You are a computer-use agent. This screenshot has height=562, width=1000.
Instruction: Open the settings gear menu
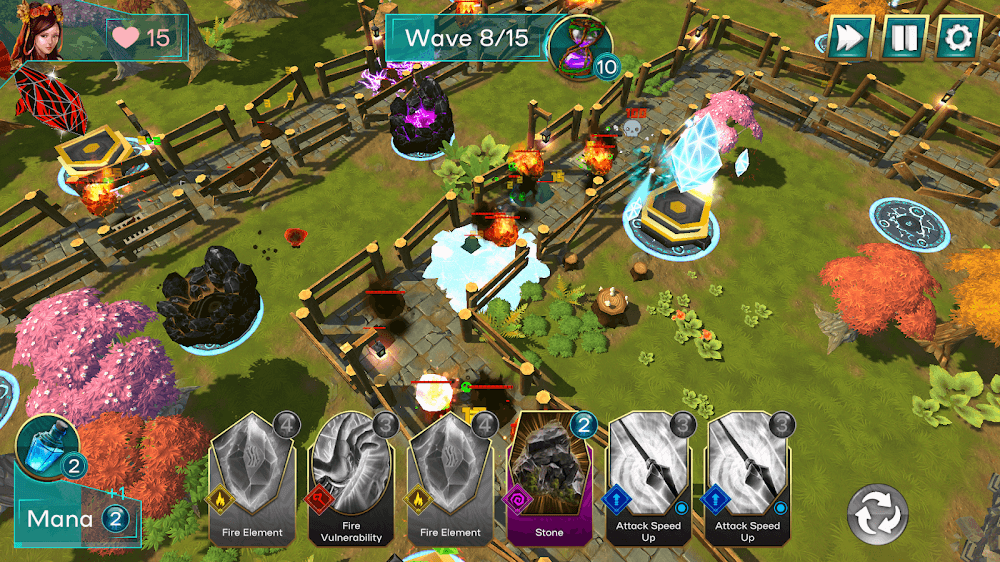(958, 38)
